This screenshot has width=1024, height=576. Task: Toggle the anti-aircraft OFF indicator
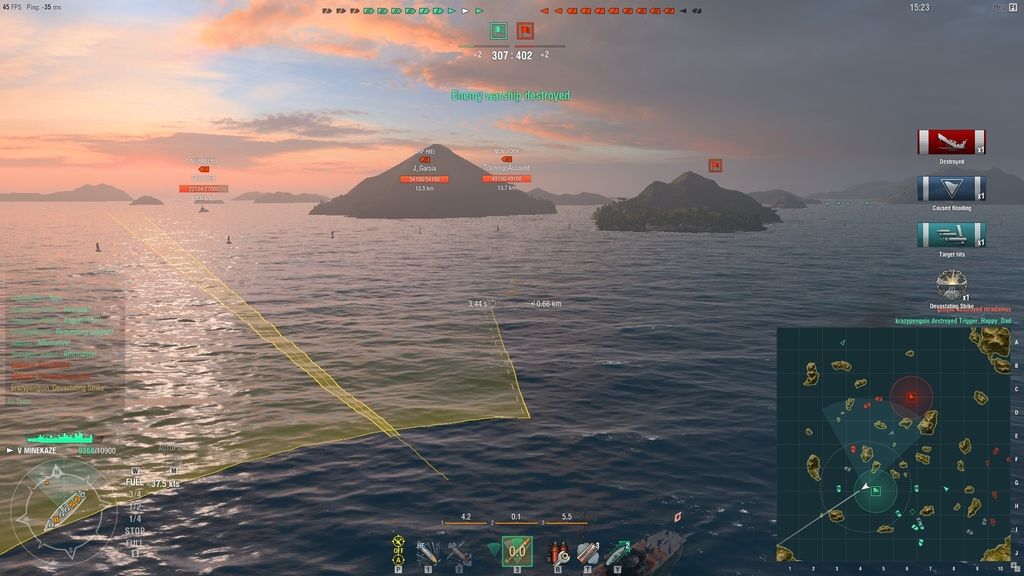[x=398, y=550]
